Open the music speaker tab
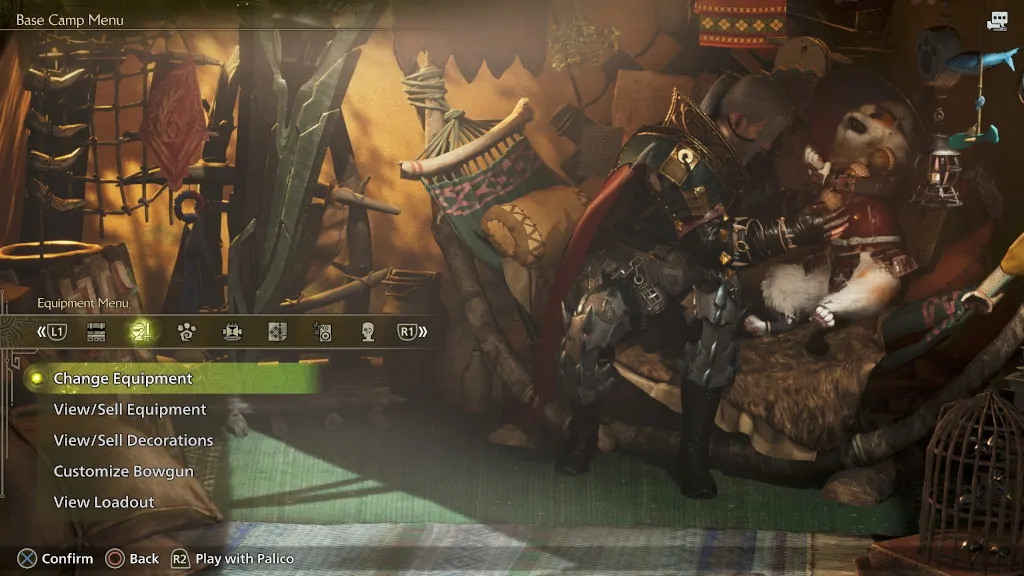The image size is (1024, 576). (x=322, y=332)
